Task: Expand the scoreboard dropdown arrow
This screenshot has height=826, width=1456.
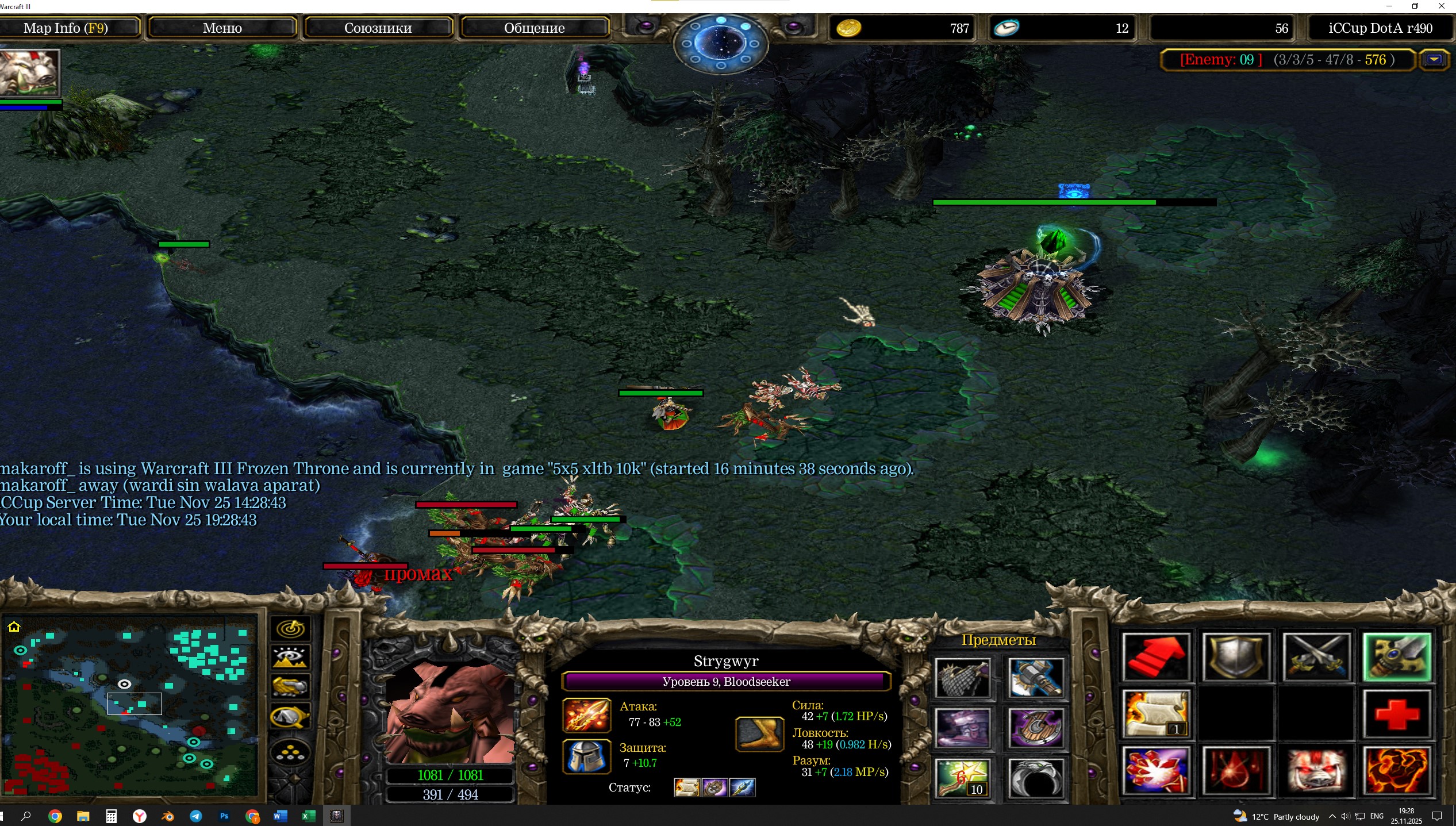Action: (1434, 60)
